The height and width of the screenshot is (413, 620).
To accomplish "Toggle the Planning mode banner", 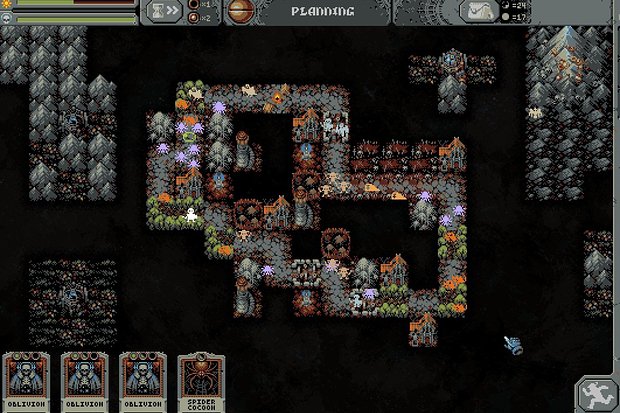I will tap(322, 12).
